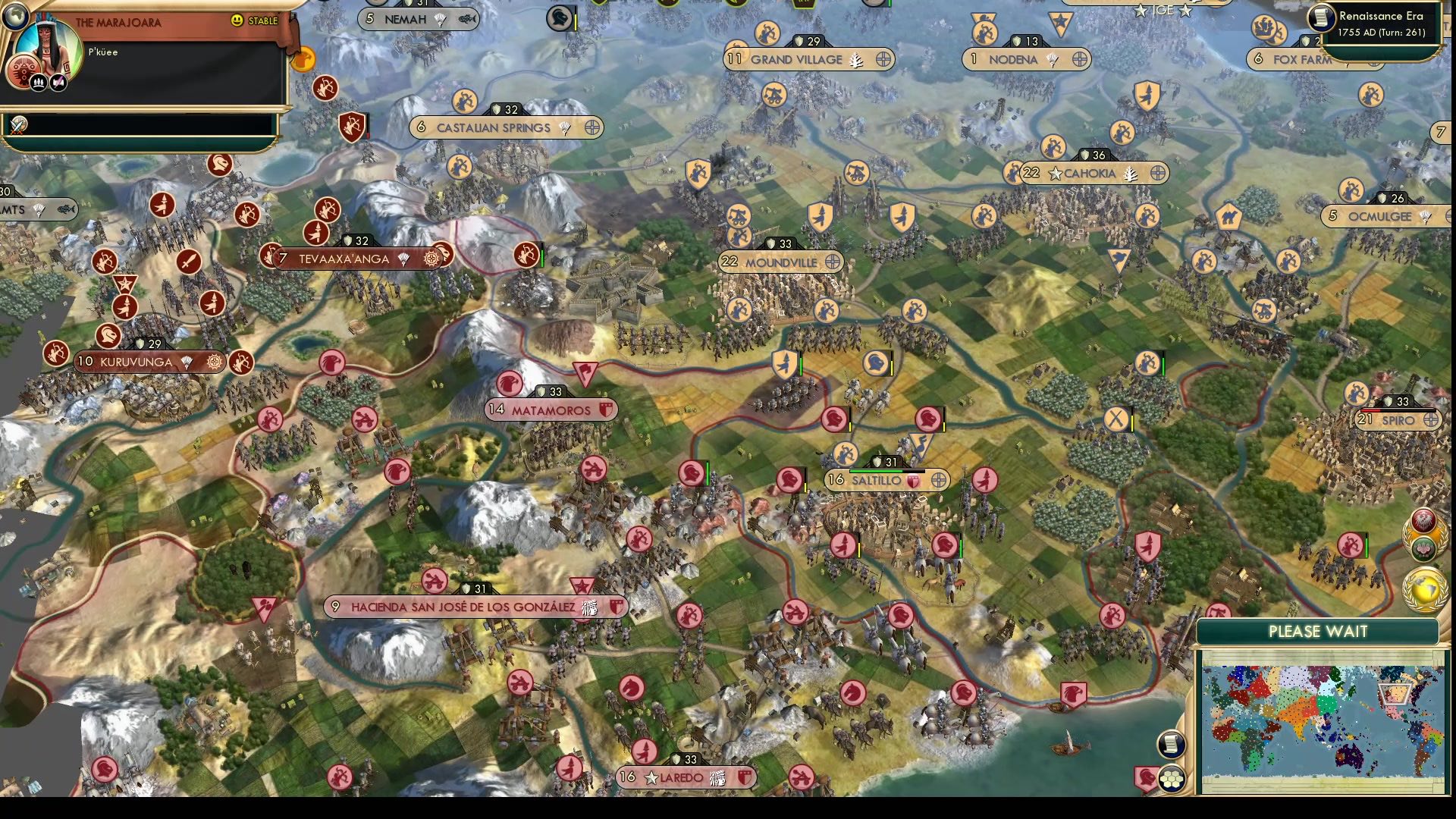Select the Hacienda San José de los González banner

click(467, 606)
